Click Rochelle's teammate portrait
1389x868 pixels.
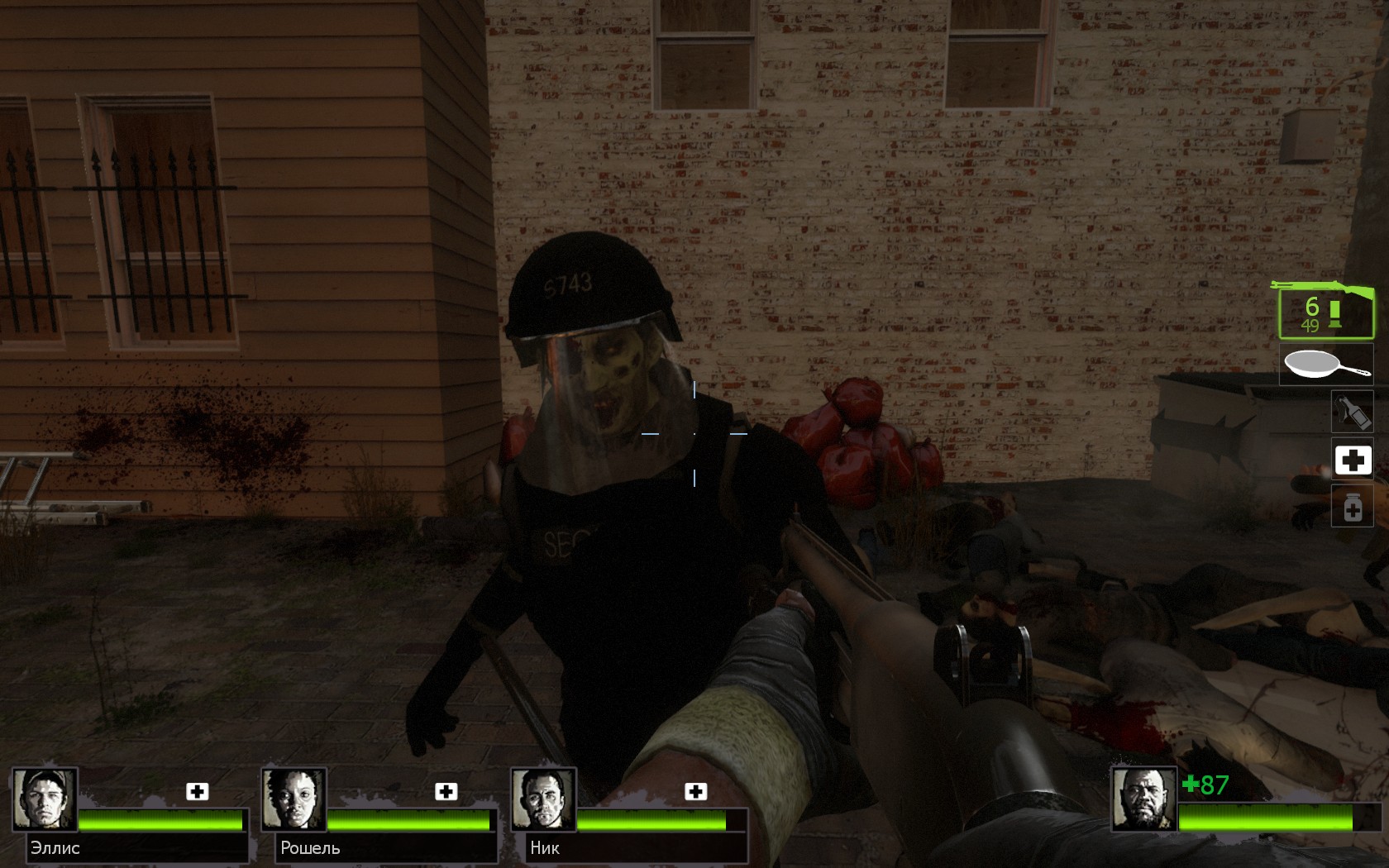(294, 799)
